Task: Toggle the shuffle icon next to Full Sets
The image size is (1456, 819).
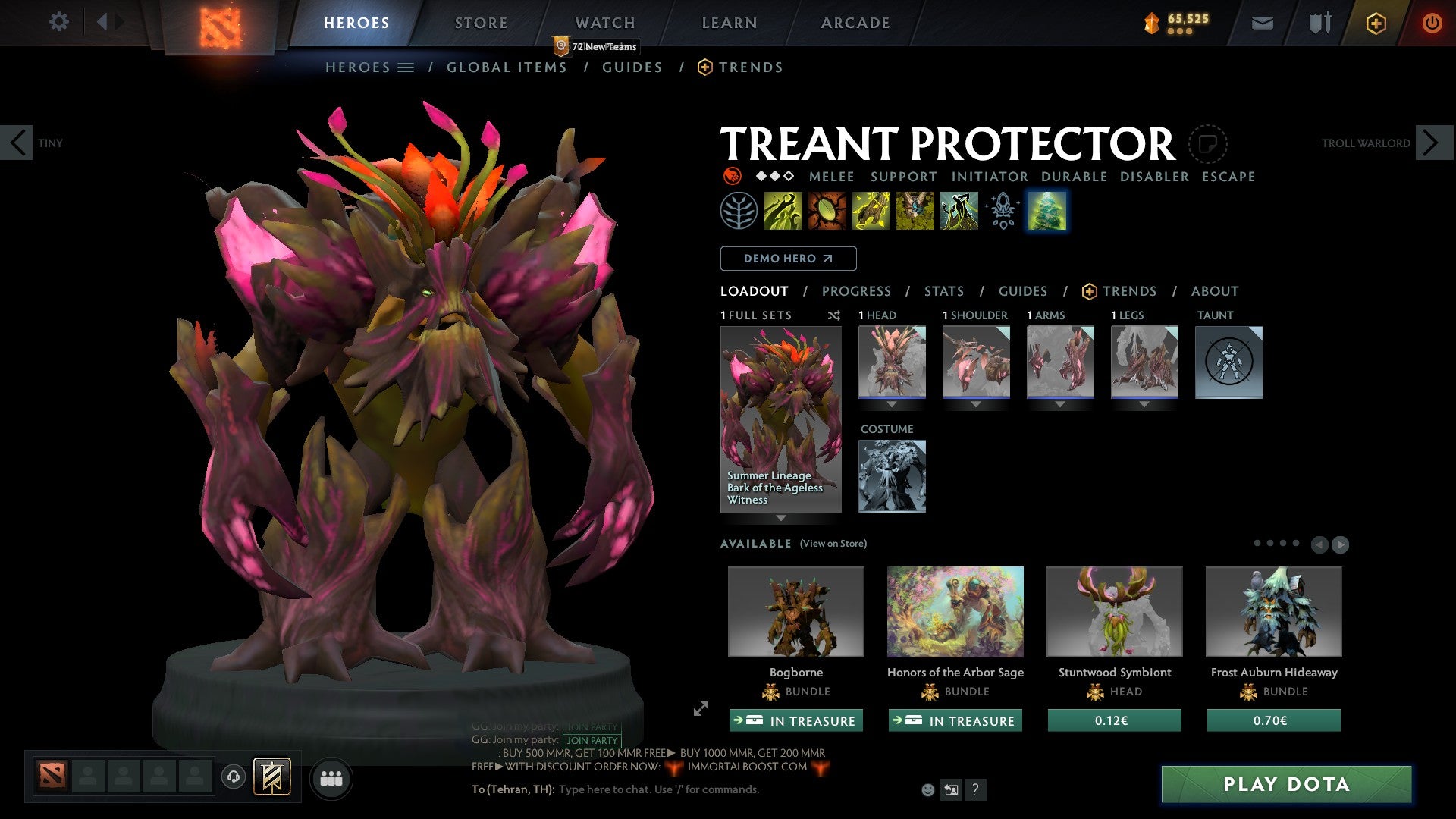Action: 834,315
